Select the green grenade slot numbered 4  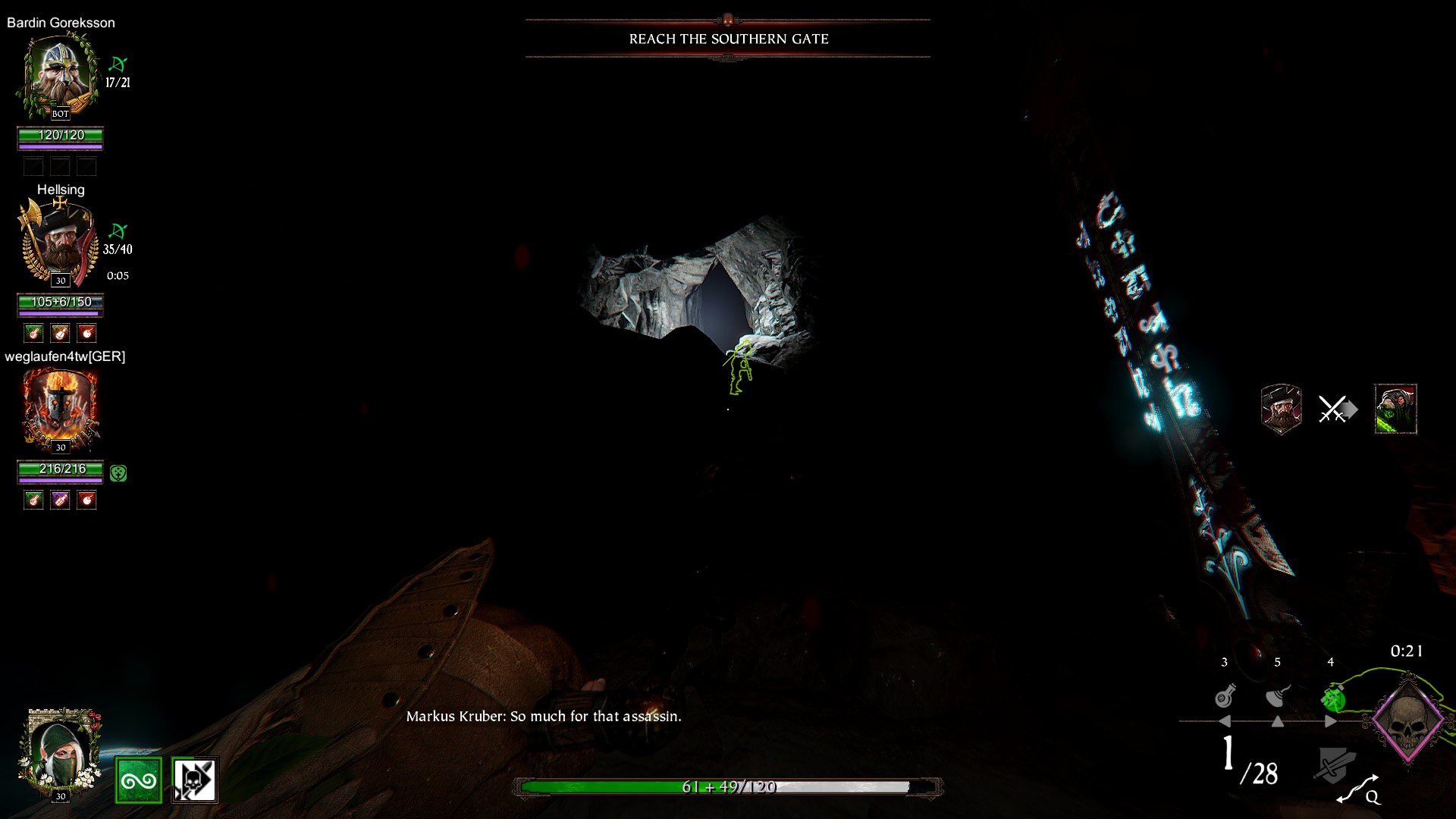tap(1332, 698)
